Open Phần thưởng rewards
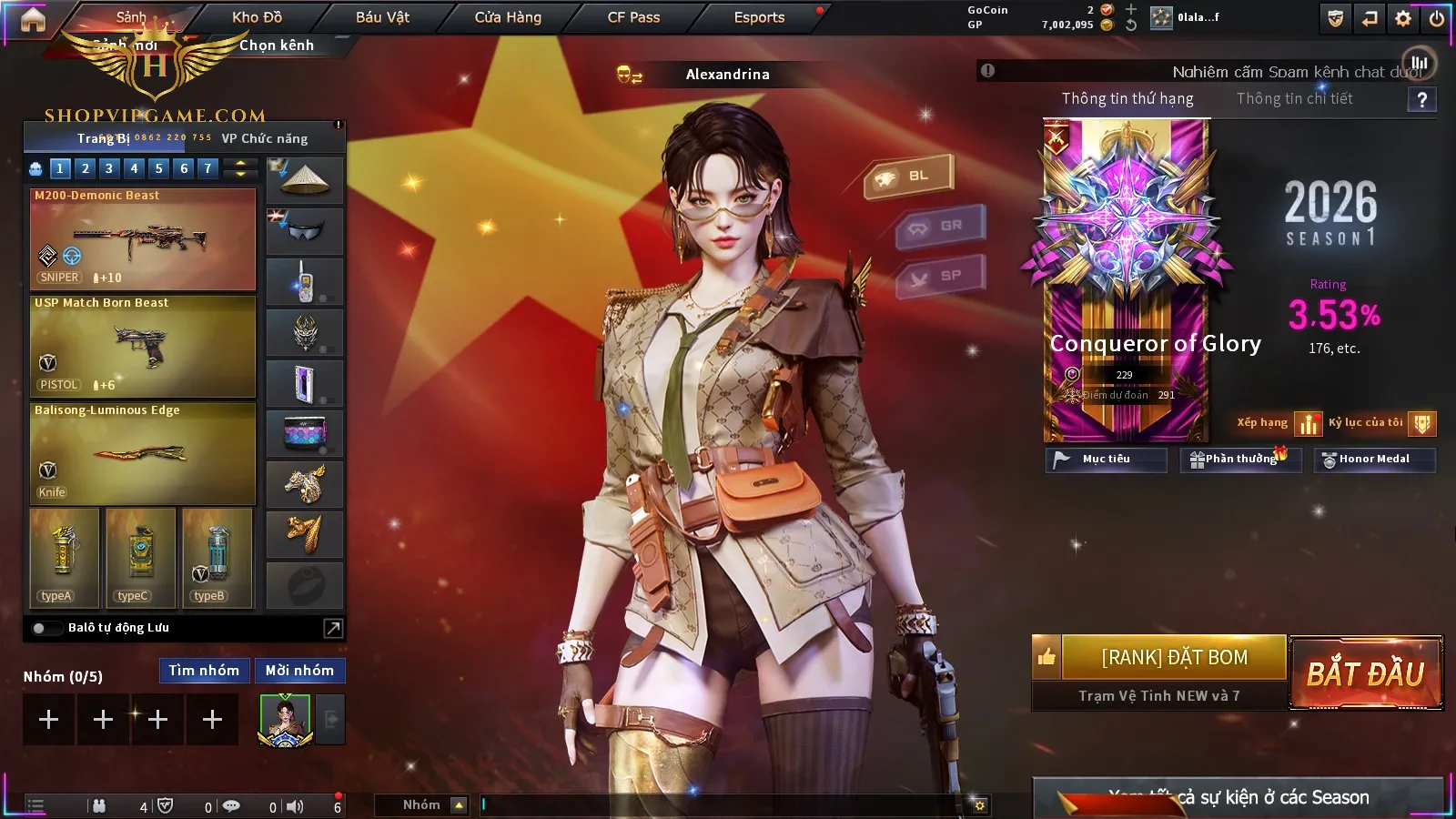Image resolution: width=1456 pixels, height=819 pixels. pyautogui.click(x=1240, y=460)
